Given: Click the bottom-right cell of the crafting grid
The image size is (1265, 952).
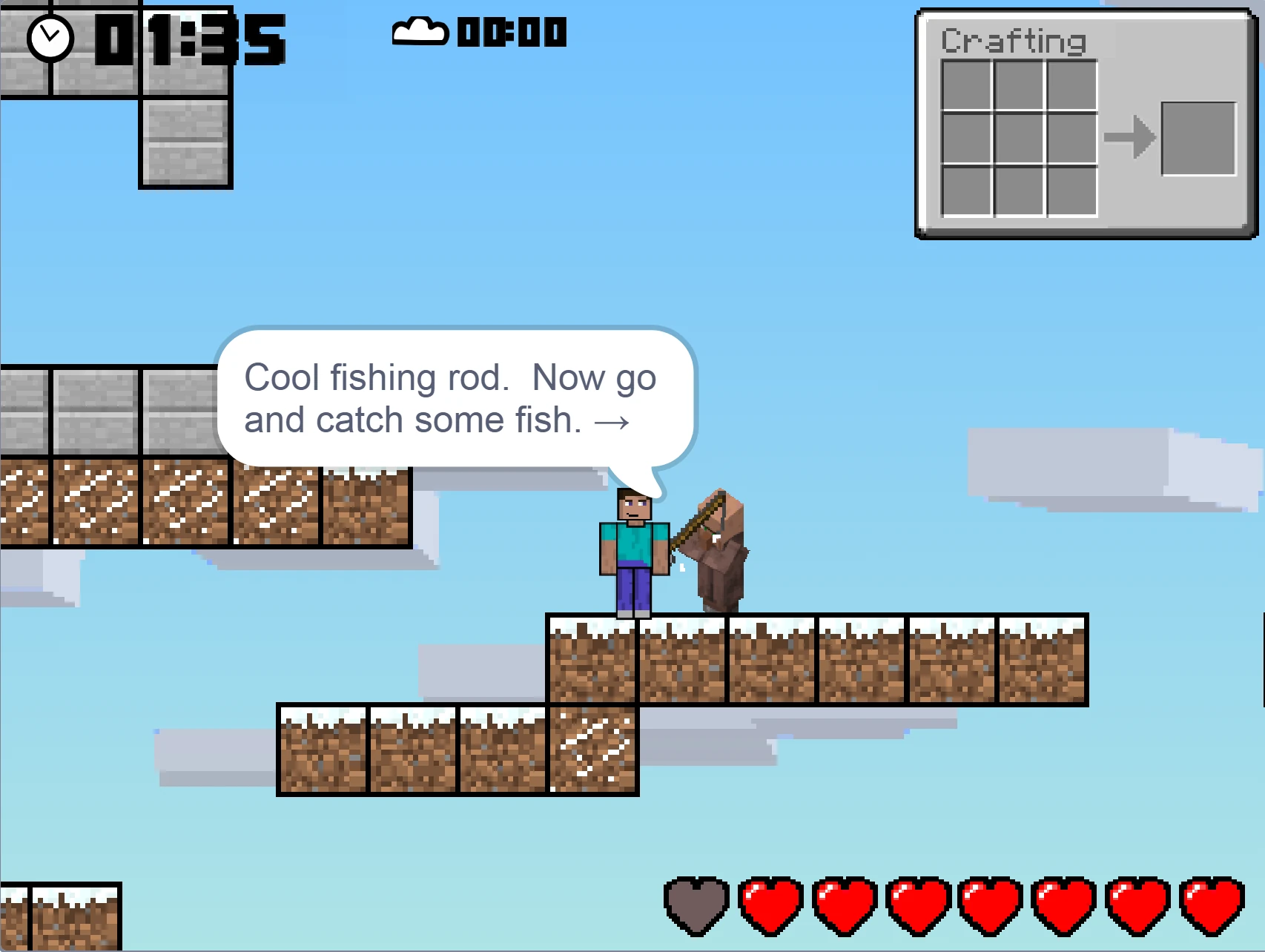Looking at the screenshot, I should [x=1074, y=191].
